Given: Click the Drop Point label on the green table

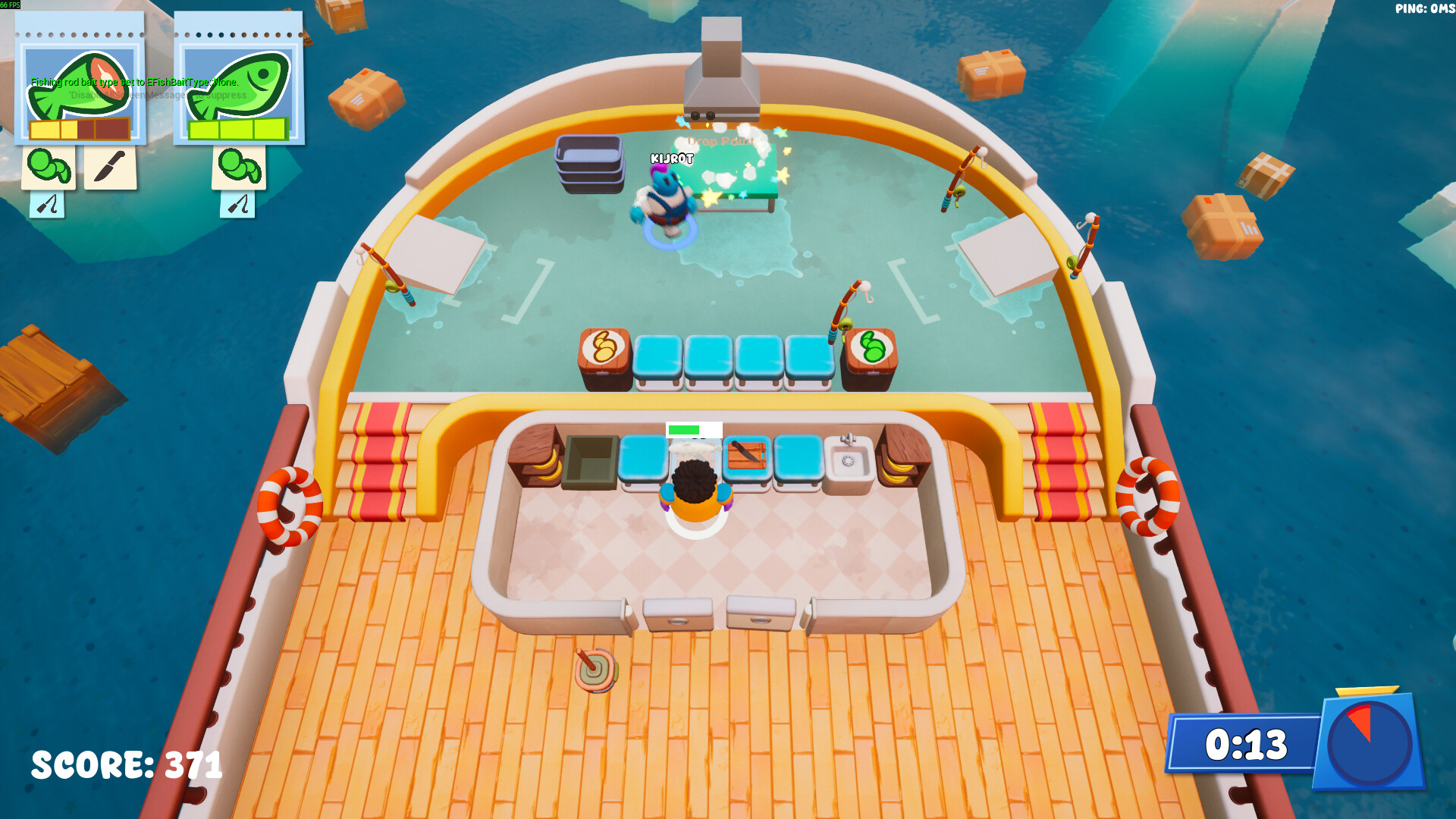Looking at the screenshot, I should click(x=720, y=140).
